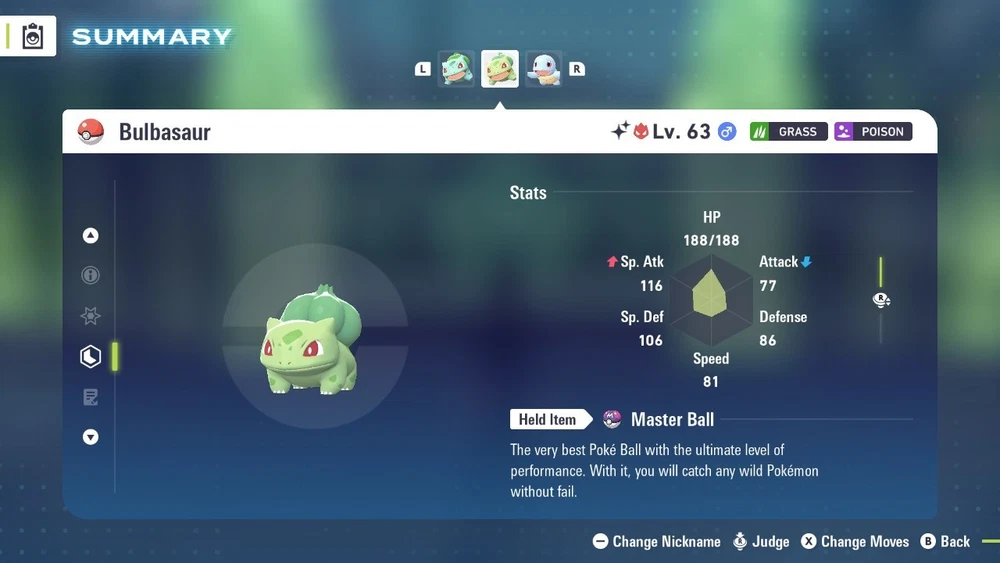Image resolution: width=1000 pixels, height=563 pixels.
Task: Select the Squirtle party thumbnail
Action: pos(544,69)
